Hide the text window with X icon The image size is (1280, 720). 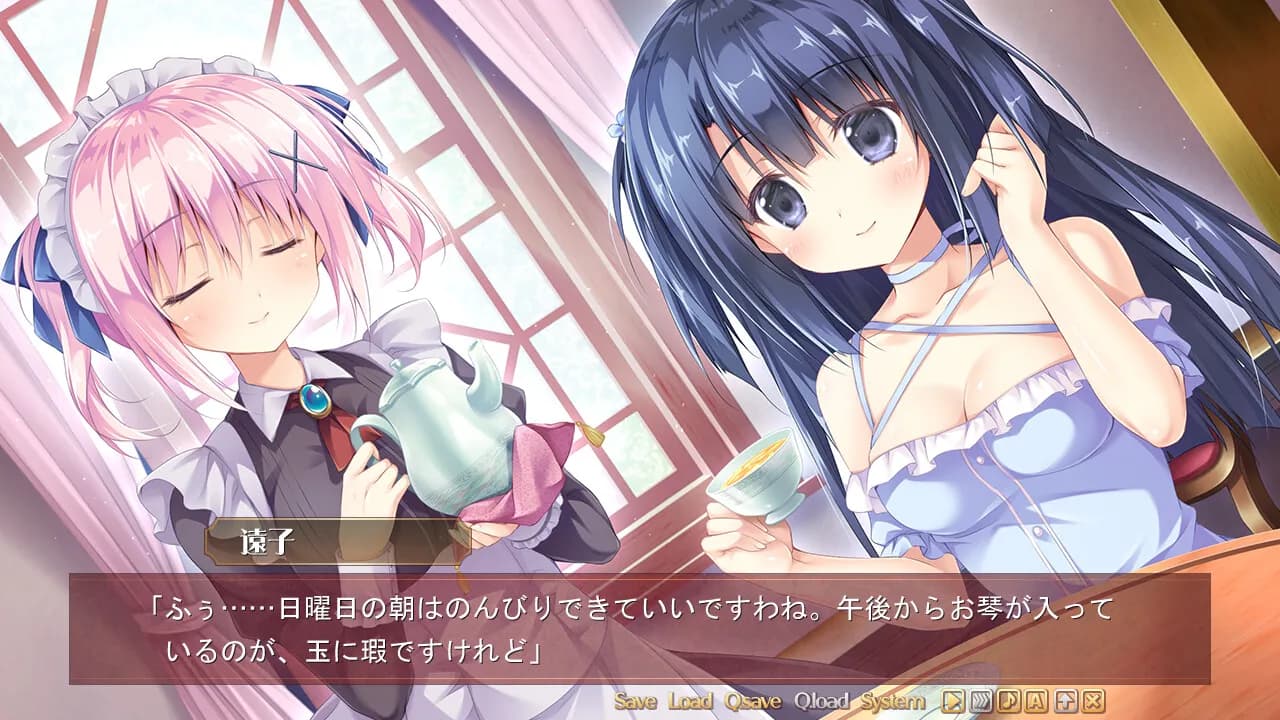[1093, 701]
